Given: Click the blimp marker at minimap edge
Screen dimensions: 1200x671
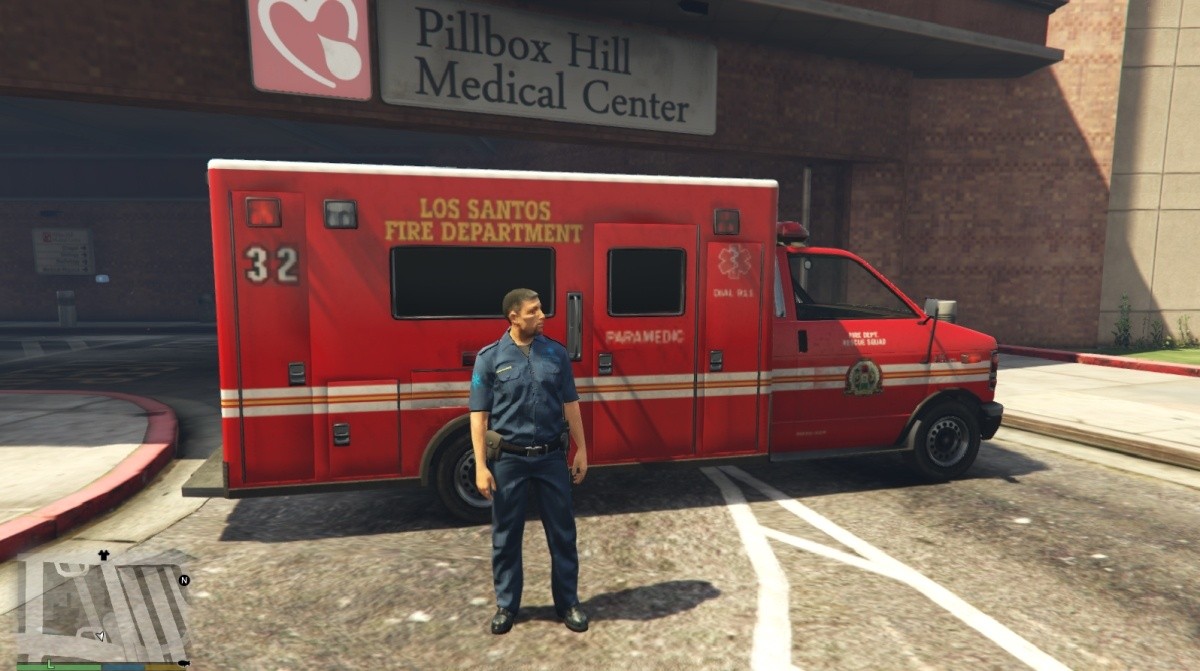Looking at the screenshot, I should 182,661.
